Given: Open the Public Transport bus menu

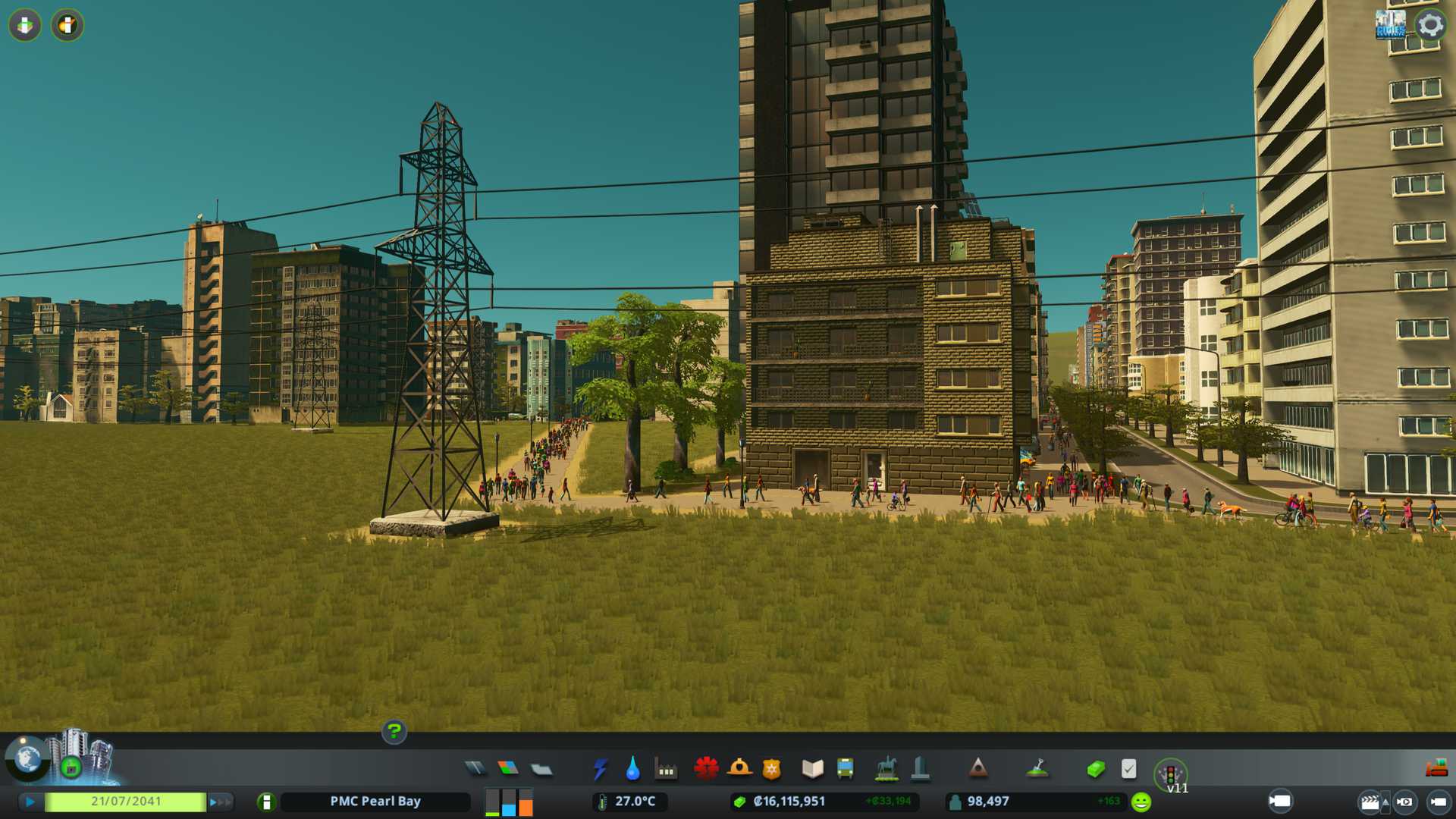Looking at the screenshot, I should pos(845,769).
